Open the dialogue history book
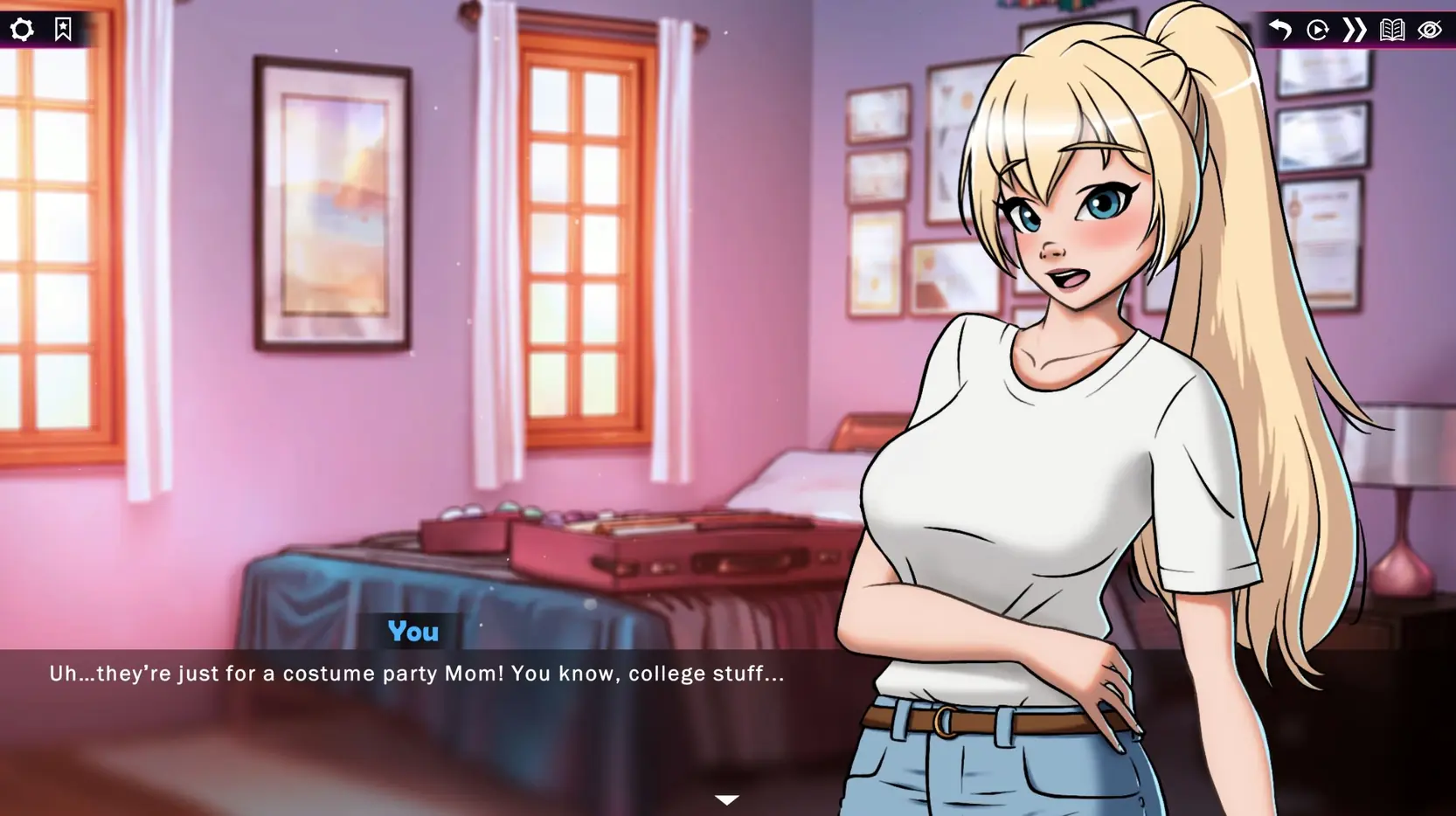Viewport: 1456px width, 816px height. click(x=1392, y=30)
